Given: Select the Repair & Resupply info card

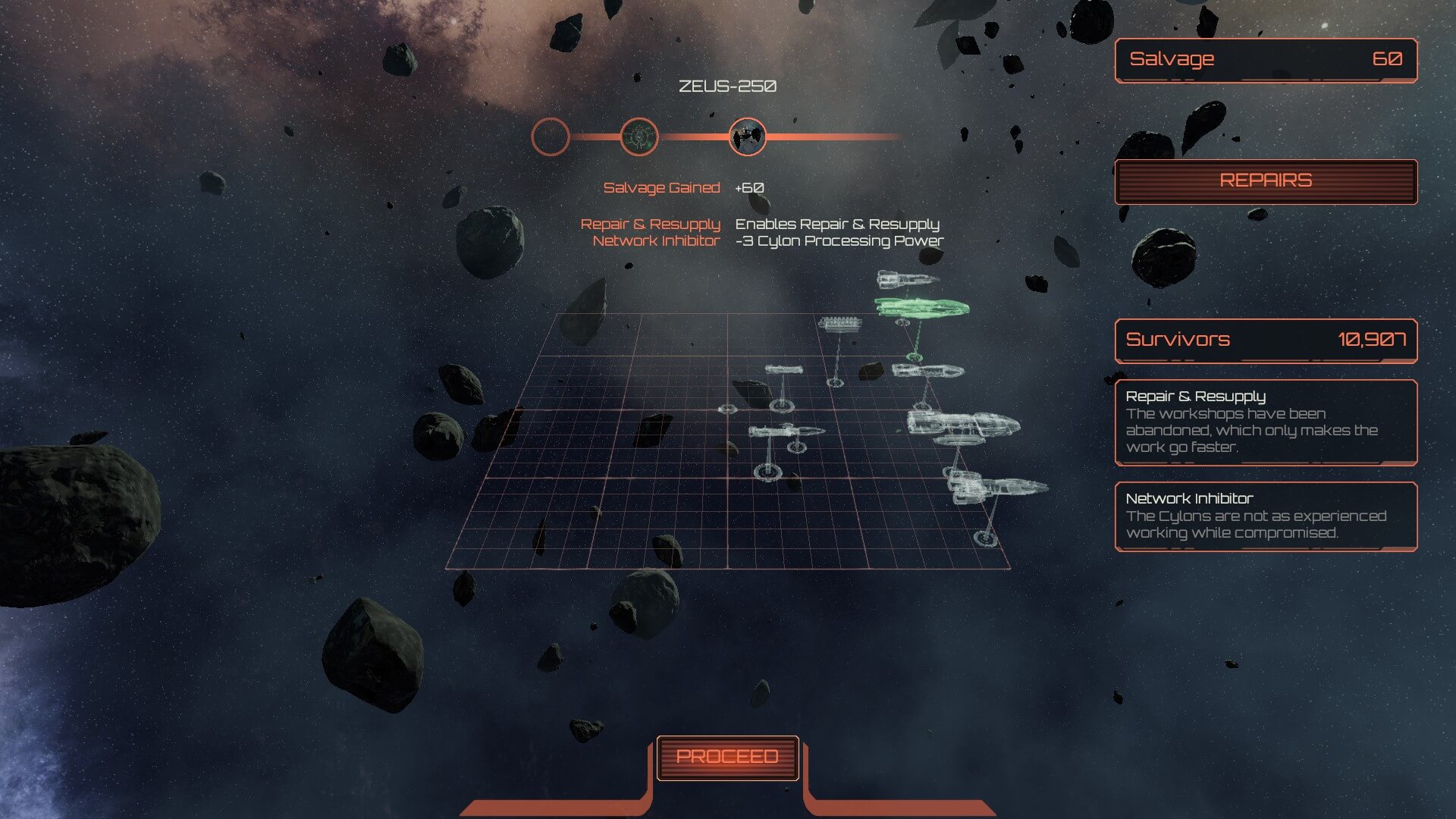Looking at the screenshot, I should (x=1266, y=422).
